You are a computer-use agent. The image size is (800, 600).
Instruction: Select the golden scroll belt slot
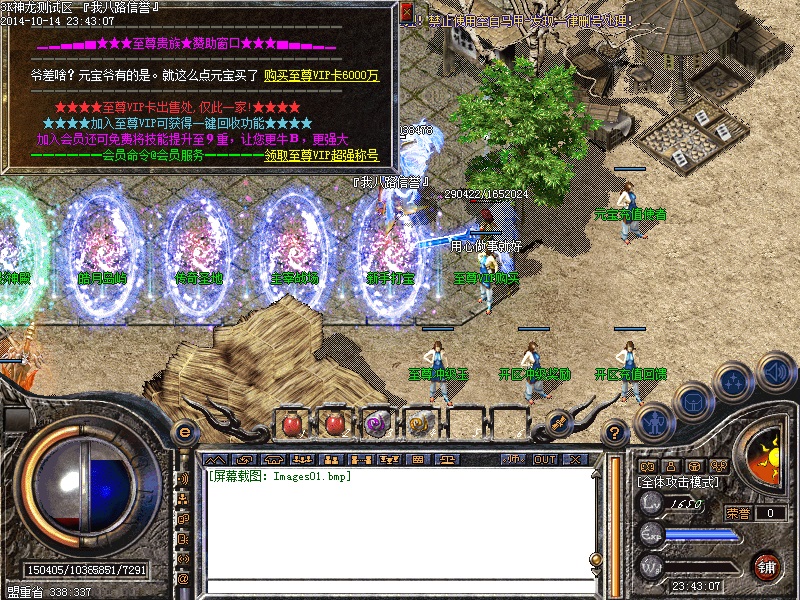(420, 424)
